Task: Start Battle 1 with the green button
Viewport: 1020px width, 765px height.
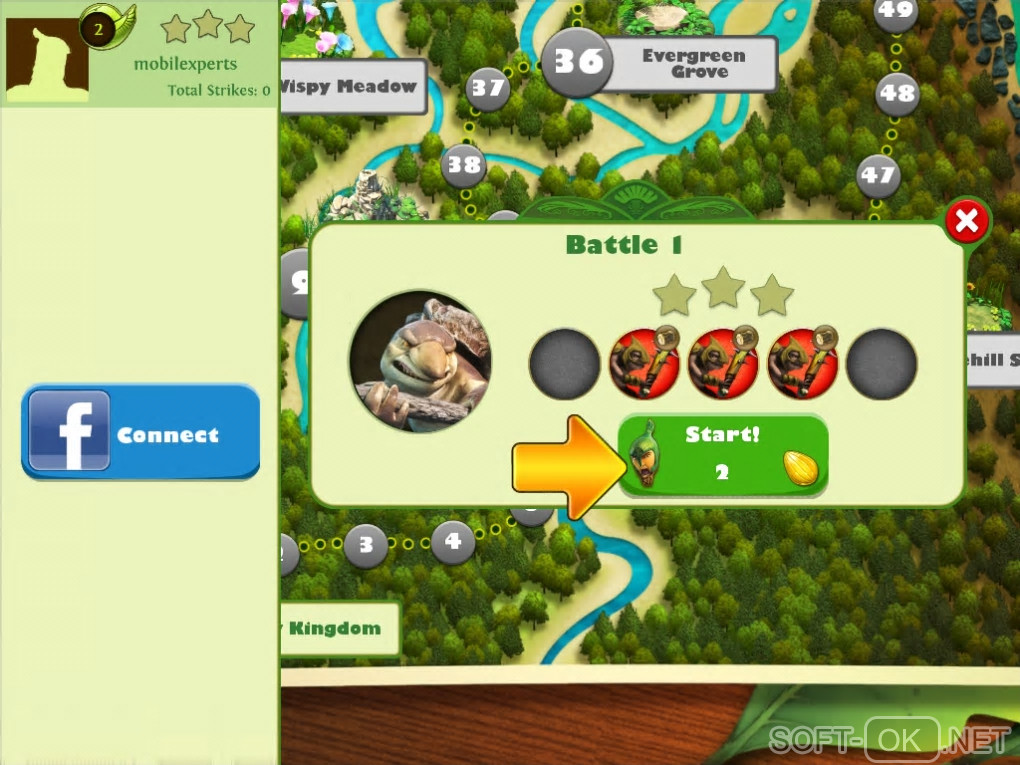Action: coord(722,453)
